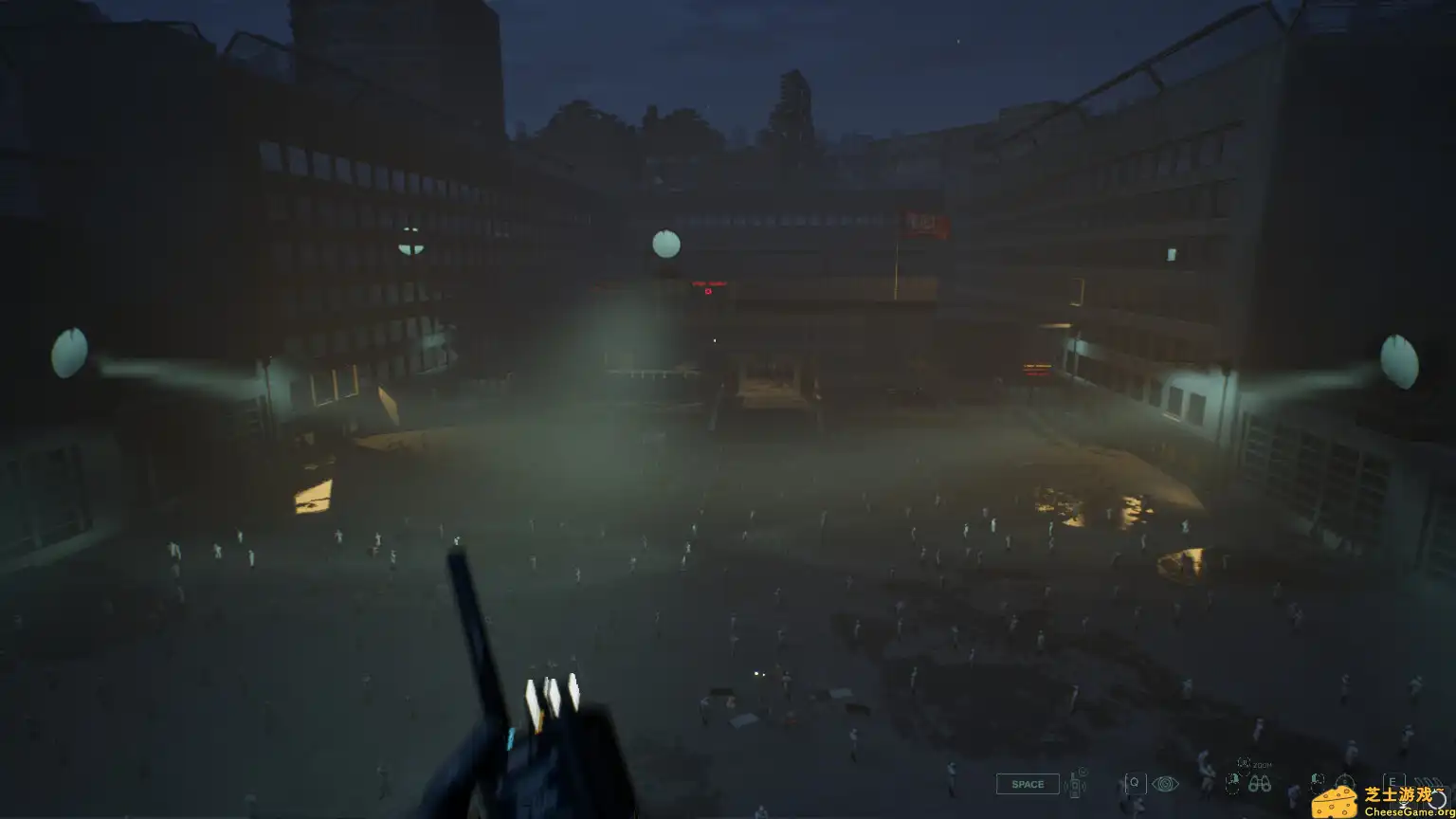Click the binoculars zoom icon
This screenshot has height=819, width=1456.
(x=1260, y=783)
